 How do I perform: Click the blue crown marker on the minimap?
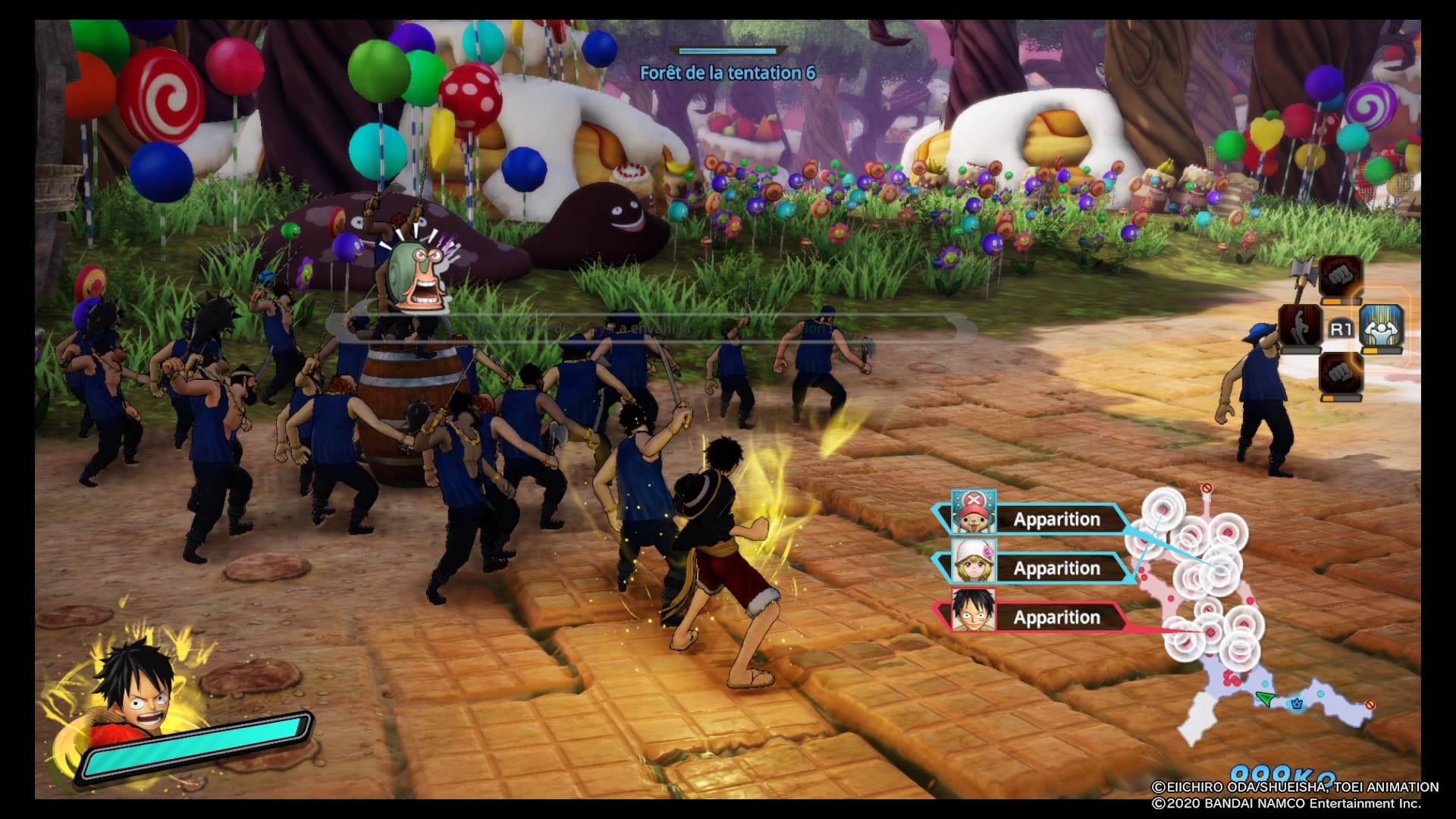(1297, 704)
